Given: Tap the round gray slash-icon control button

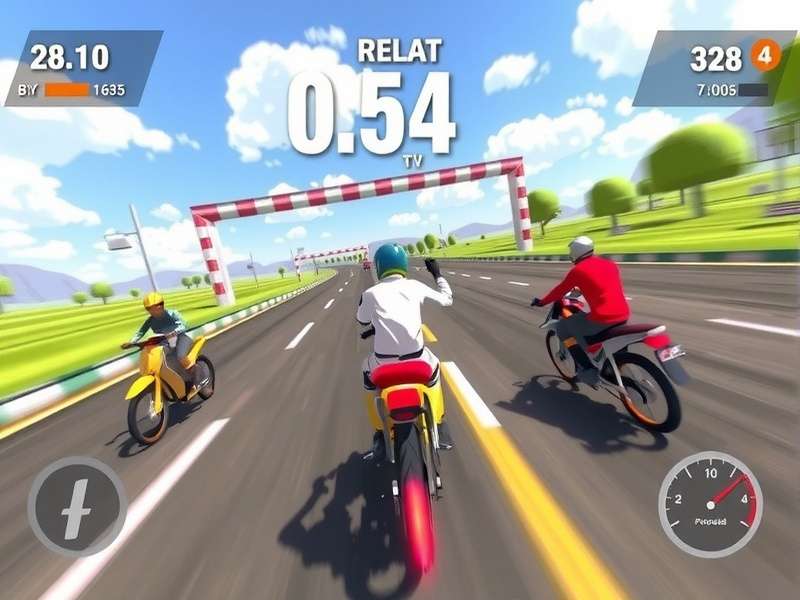Looking at the screenshot, I should [x=77, y=506].
